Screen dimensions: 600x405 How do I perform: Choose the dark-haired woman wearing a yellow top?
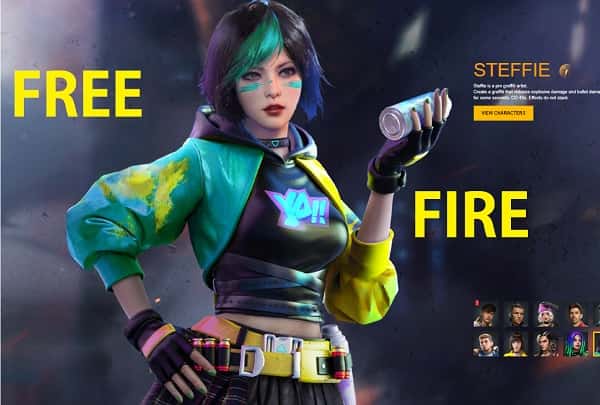516,345
